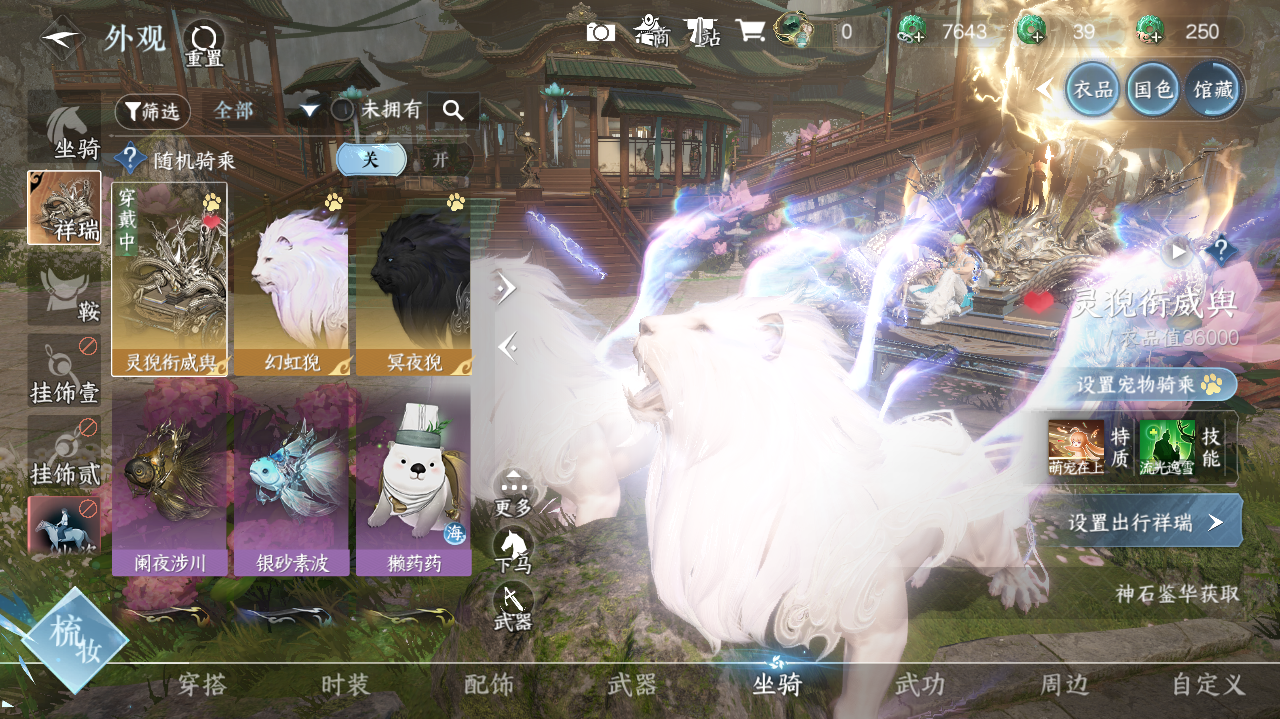Viewport: 1280px width, 719px height.
Task: Dismount using the 下马 button
Action: (x=513, y=551)
